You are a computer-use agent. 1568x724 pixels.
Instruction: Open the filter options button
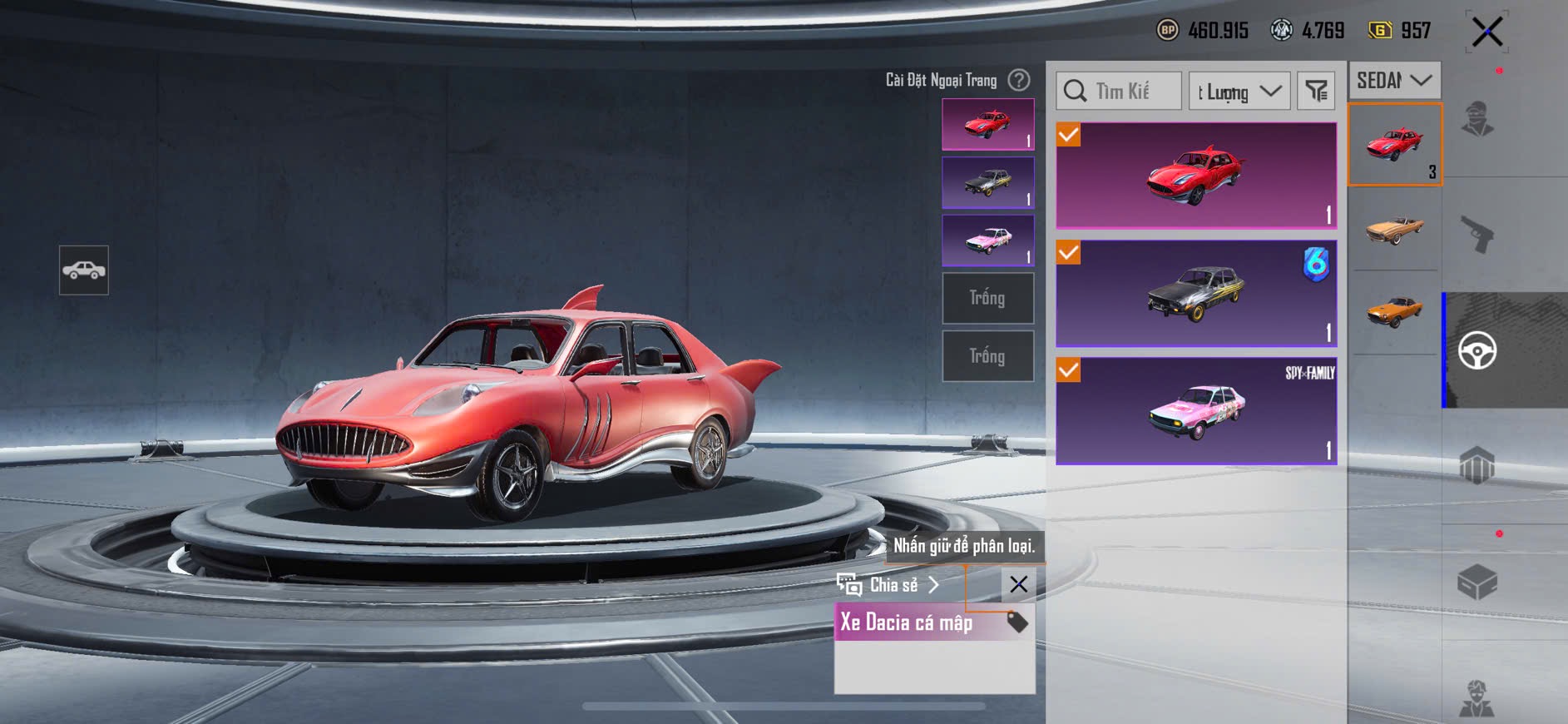pyautogui.click(x=1316, y=91)
